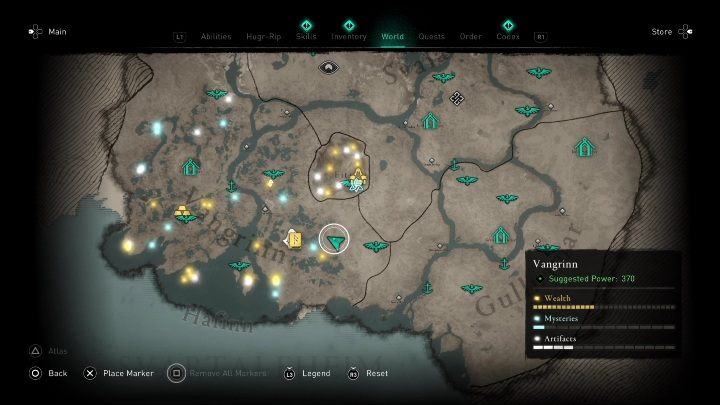Open the Codex tab
Screen dimensions: 720x405
point(508,37)
